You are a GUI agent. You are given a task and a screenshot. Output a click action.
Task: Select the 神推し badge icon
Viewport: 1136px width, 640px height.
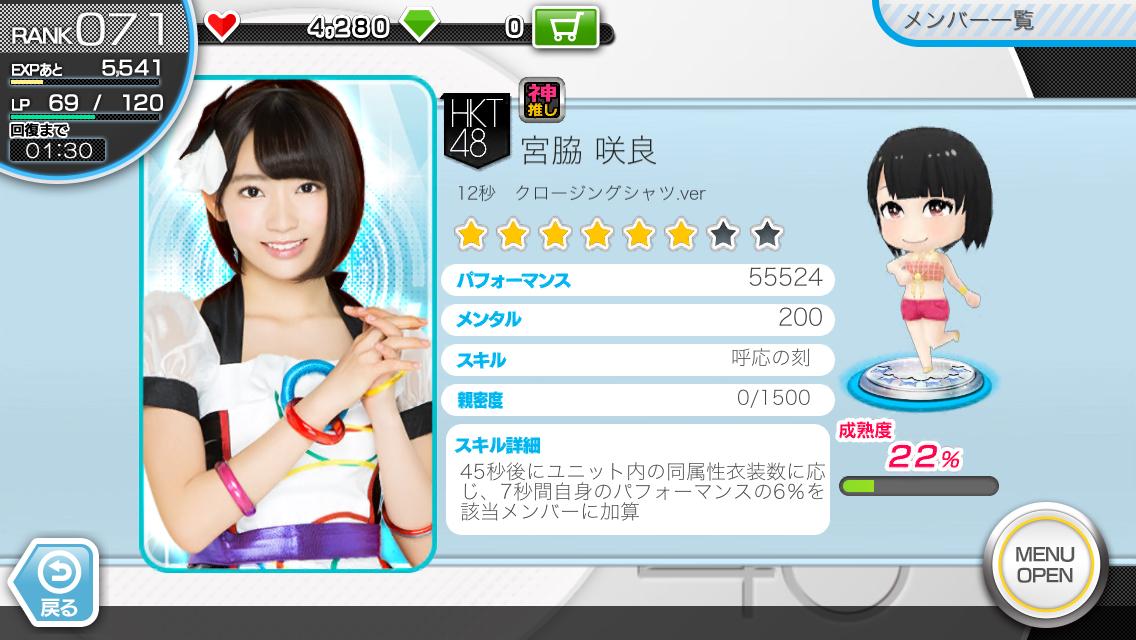tap(542, 101)
